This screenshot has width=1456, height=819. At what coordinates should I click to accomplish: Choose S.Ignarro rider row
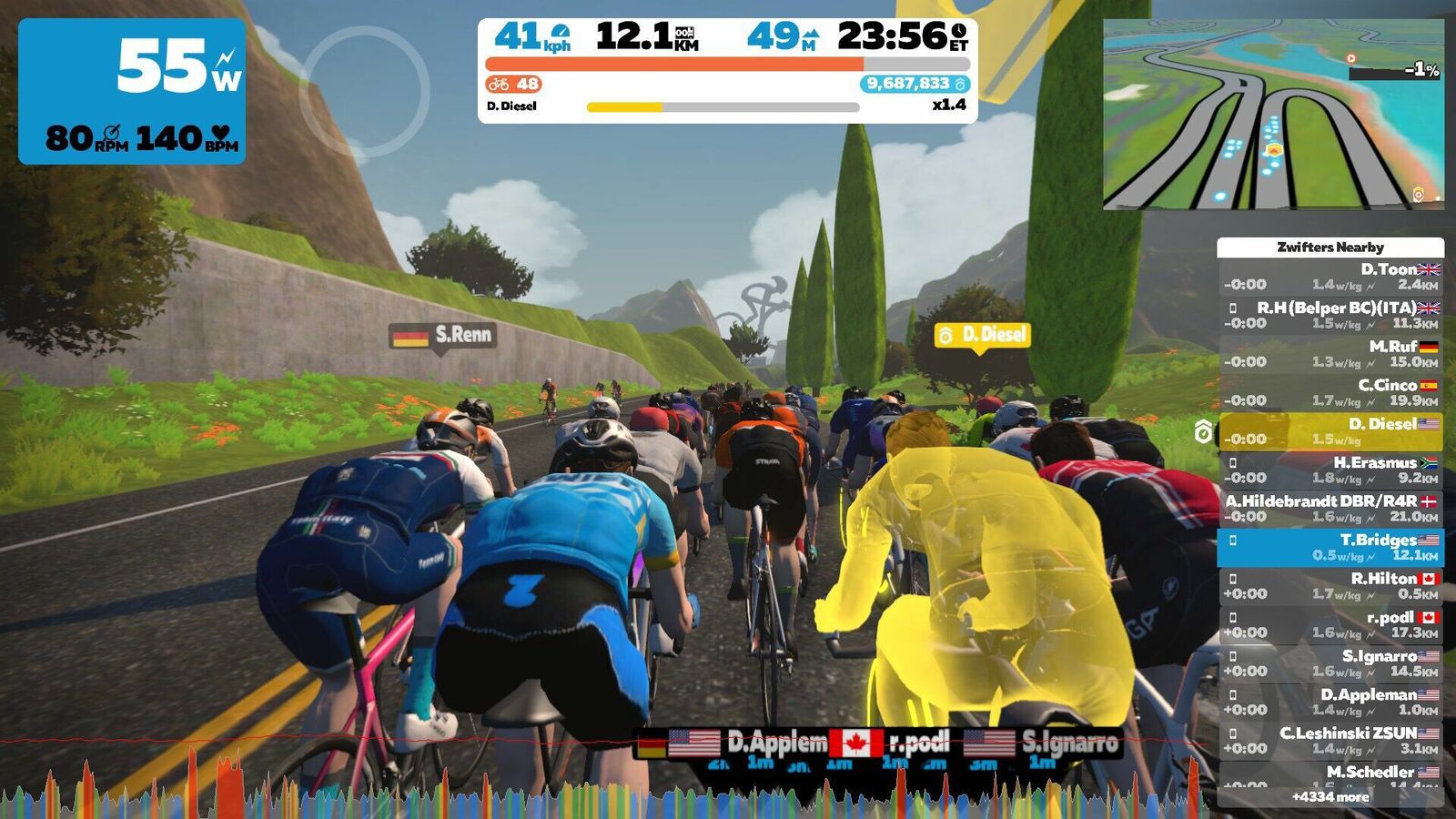[x=1330, y=663]
